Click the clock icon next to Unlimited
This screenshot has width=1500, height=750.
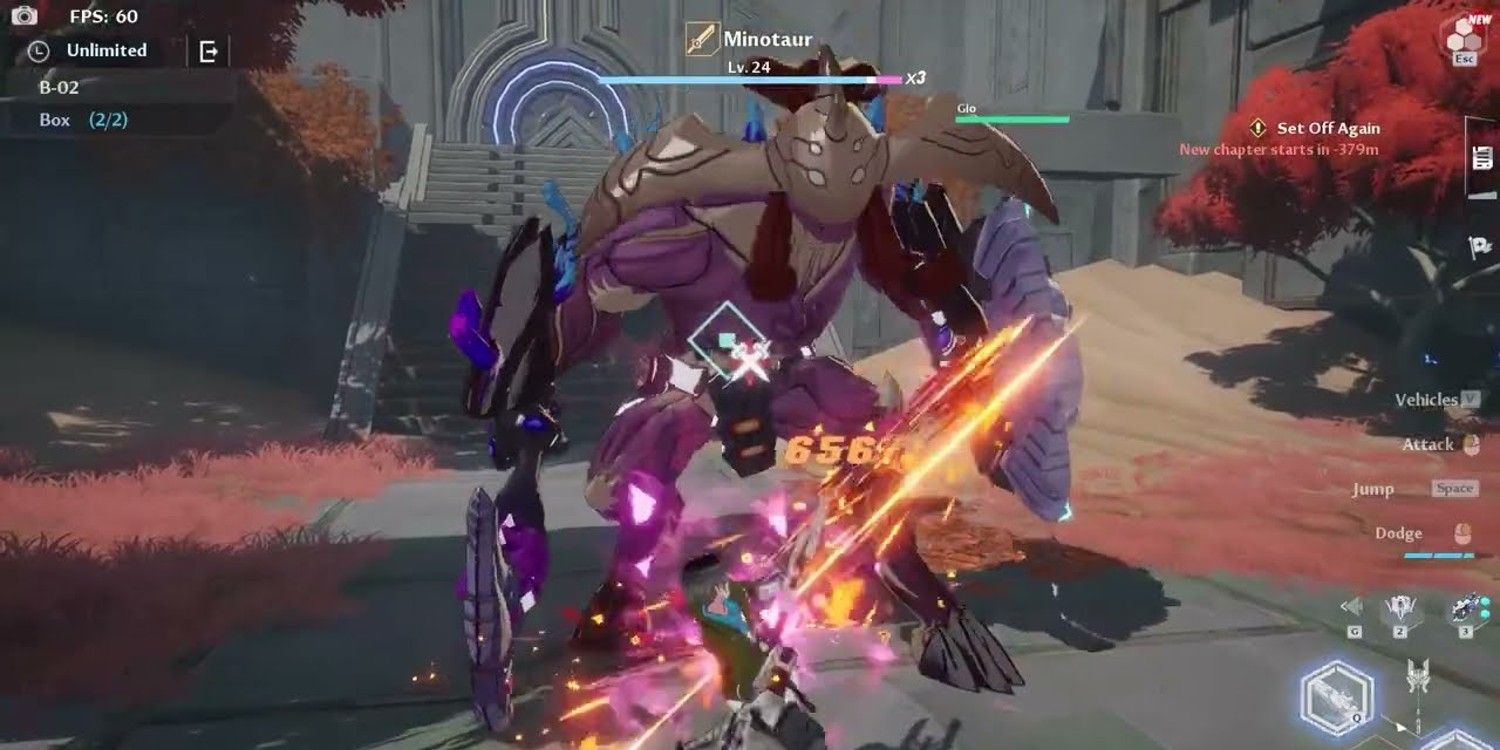coord(40,51)
